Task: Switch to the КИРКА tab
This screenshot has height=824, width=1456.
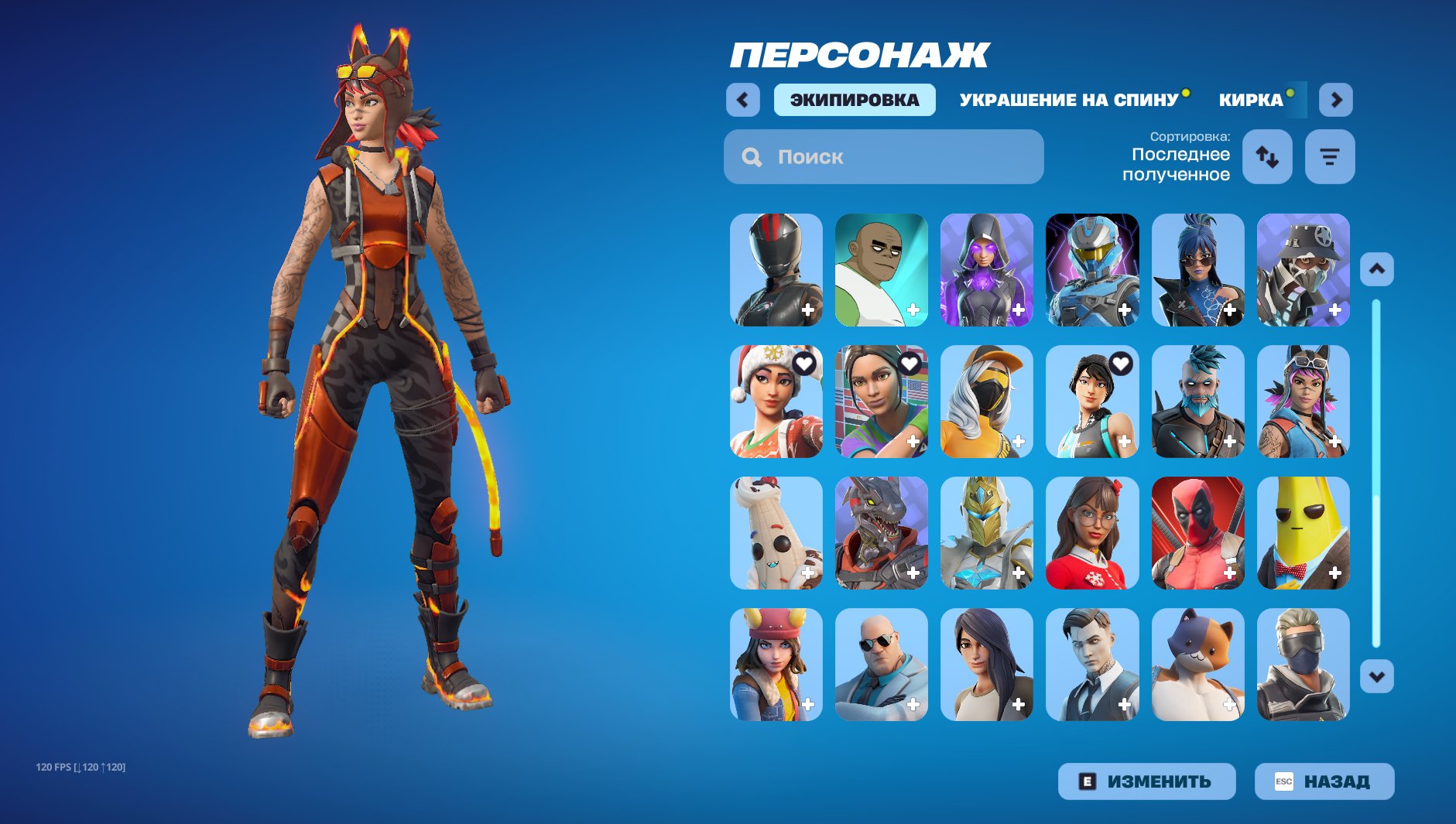Action: (1249, 99)
